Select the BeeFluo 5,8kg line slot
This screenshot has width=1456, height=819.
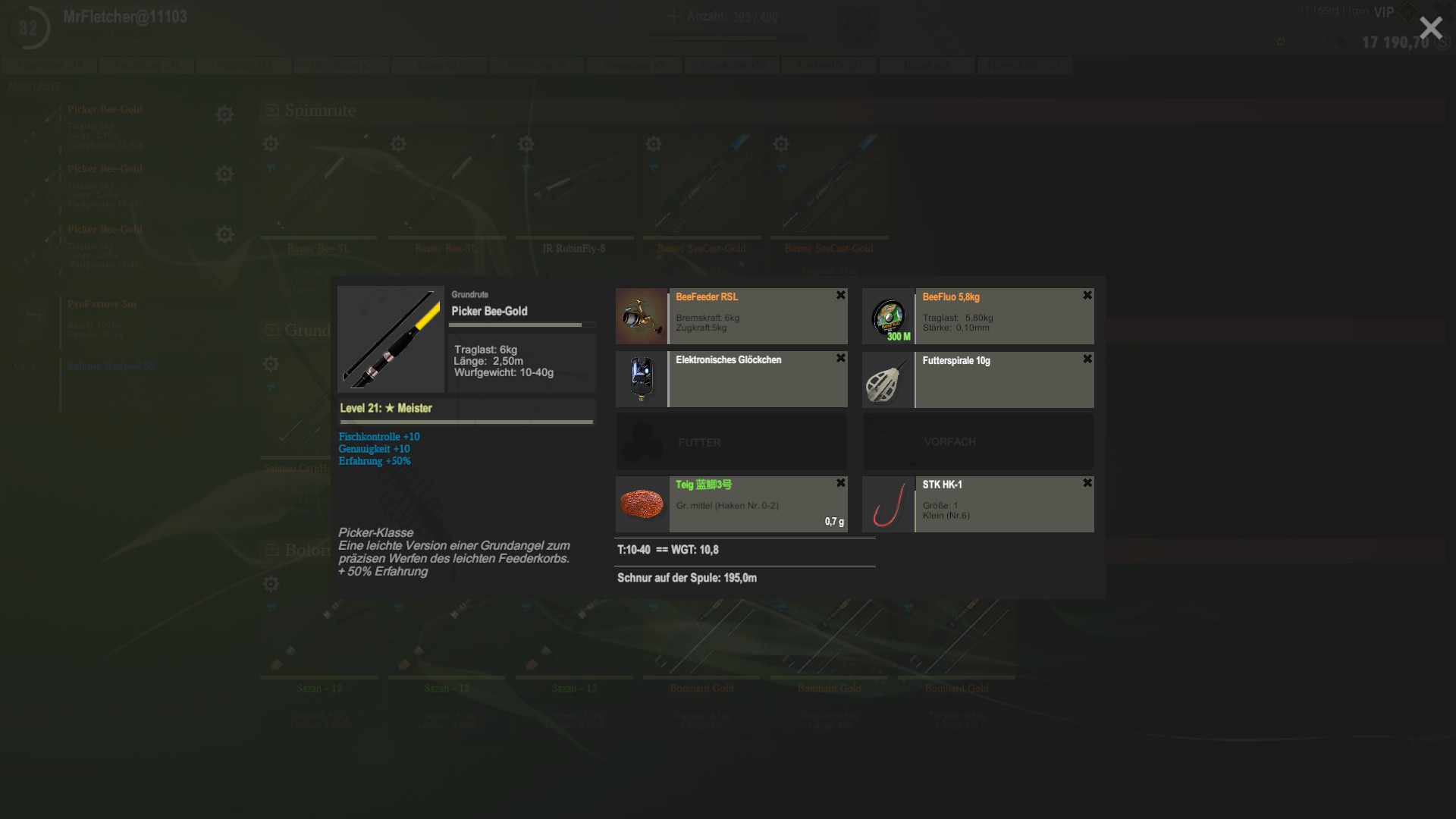[x=977, y=316]
